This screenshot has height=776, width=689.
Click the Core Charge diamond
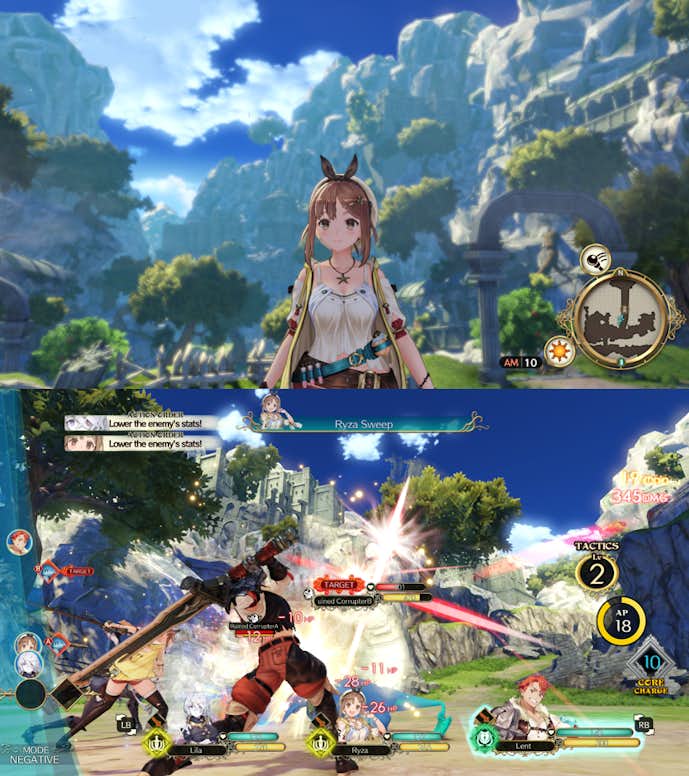tap(650, 663)
